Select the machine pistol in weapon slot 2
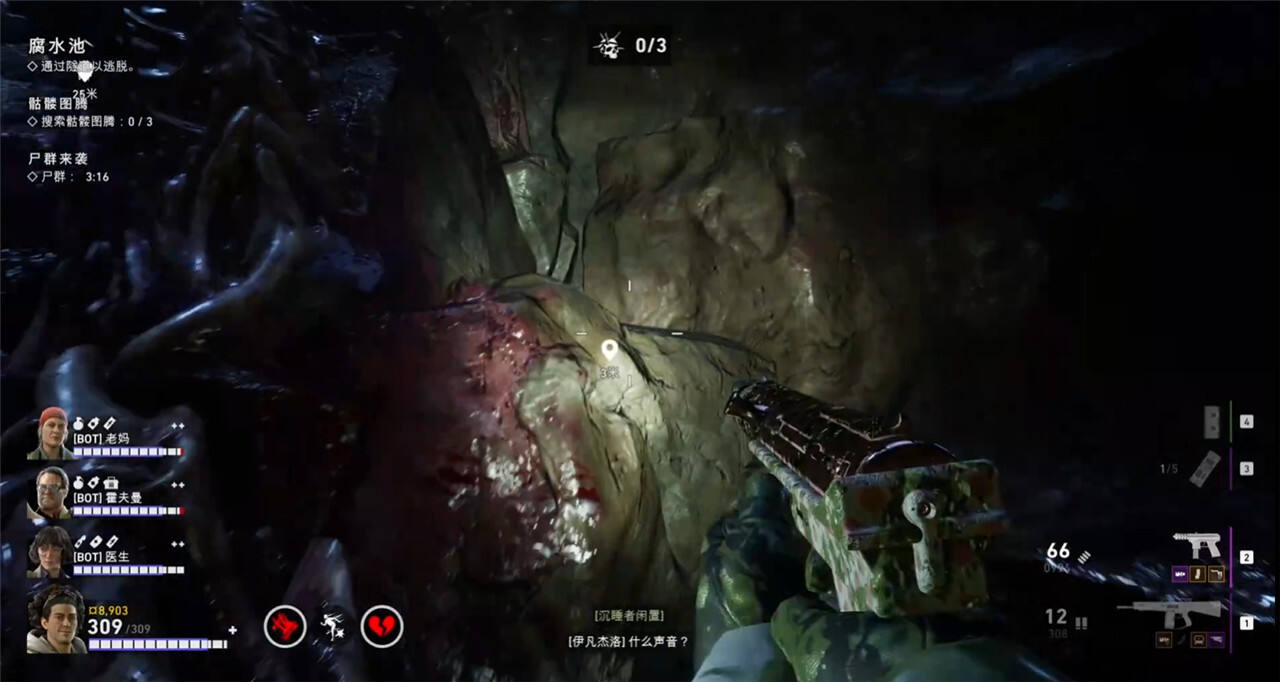This screenshot has height=682, width=1280. [1197, 546]
